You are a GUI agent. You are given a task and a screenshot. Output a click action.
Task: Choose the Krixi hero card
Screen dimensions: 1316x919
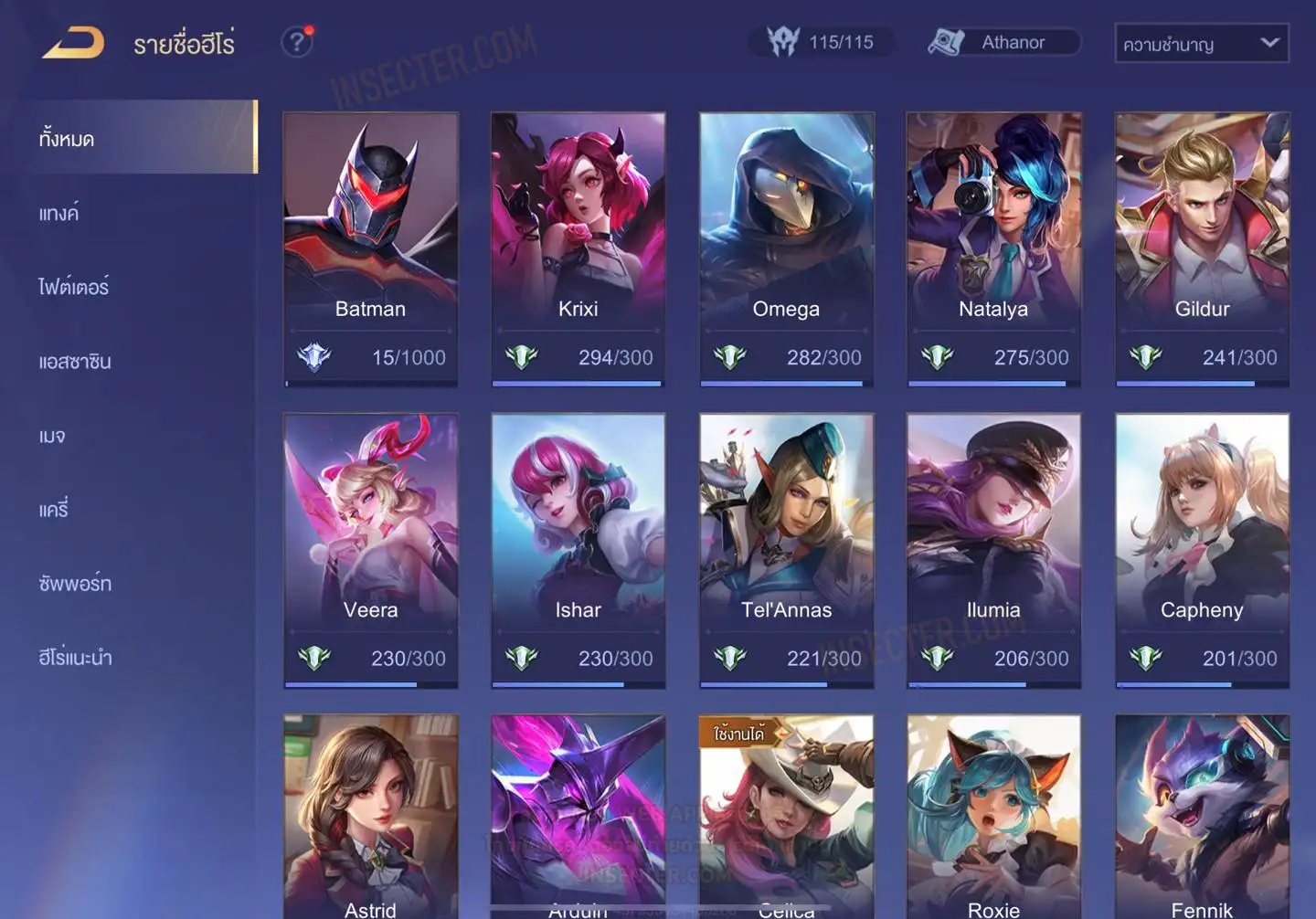(578, 248)
